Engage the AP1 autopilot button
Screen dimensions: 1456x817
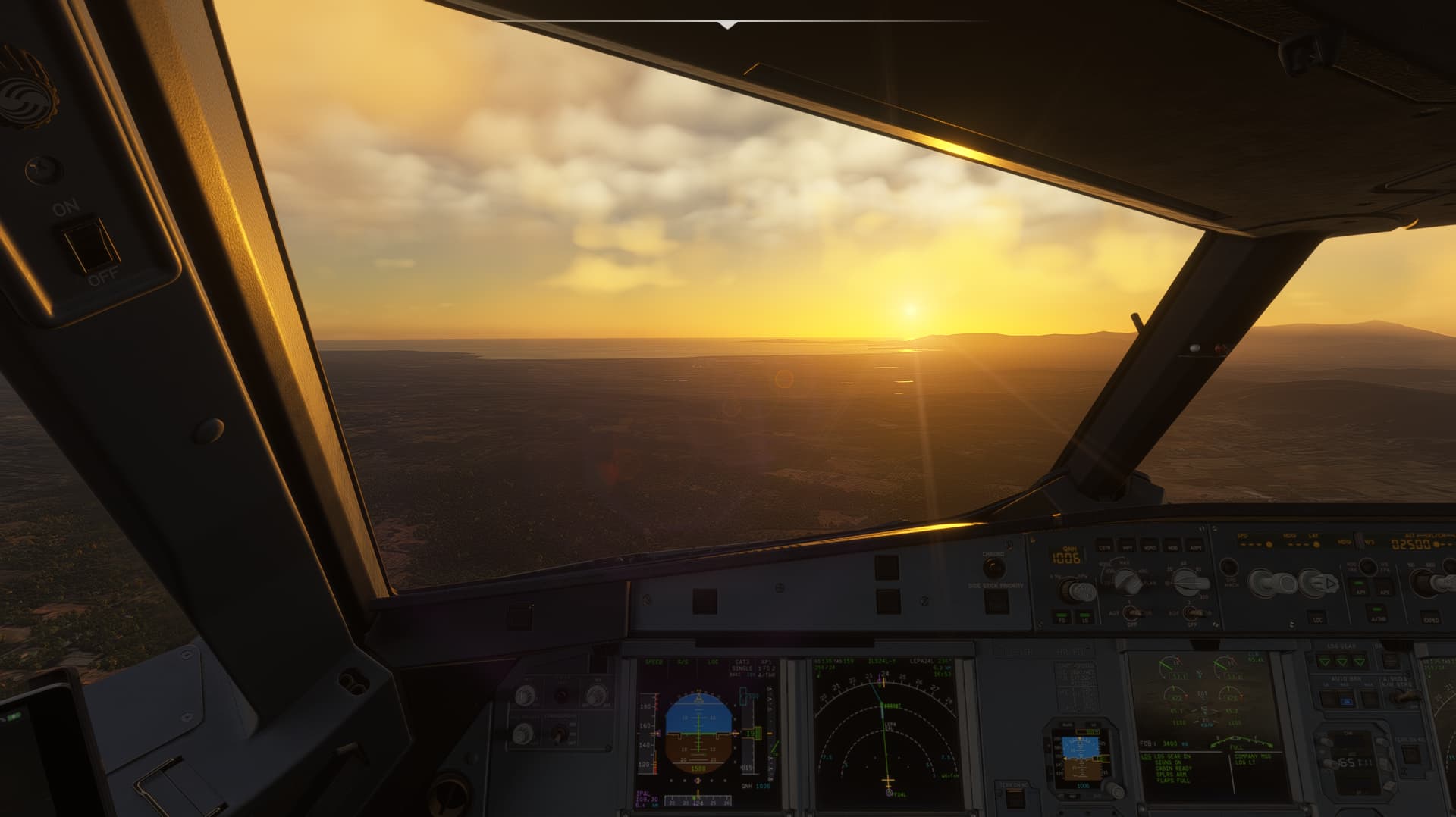coord(1360,590)
